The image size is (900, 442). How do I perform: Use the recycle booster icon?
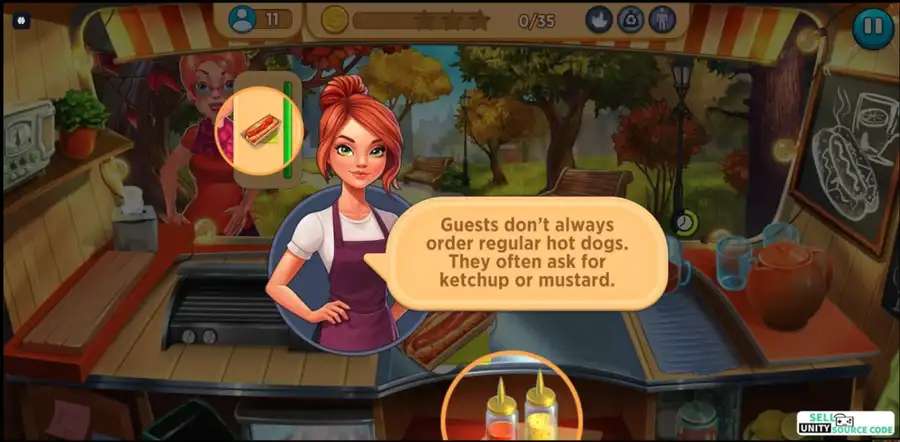pos(630,19)
